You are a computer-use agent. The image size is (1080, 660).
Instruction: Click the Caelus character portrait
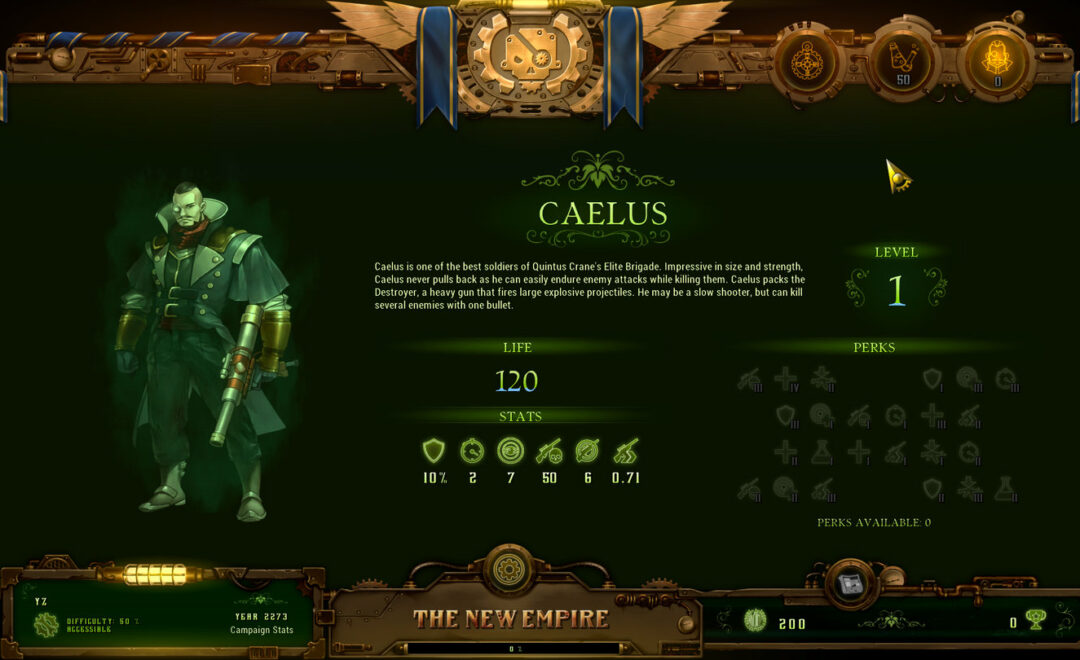pos(207,350)
